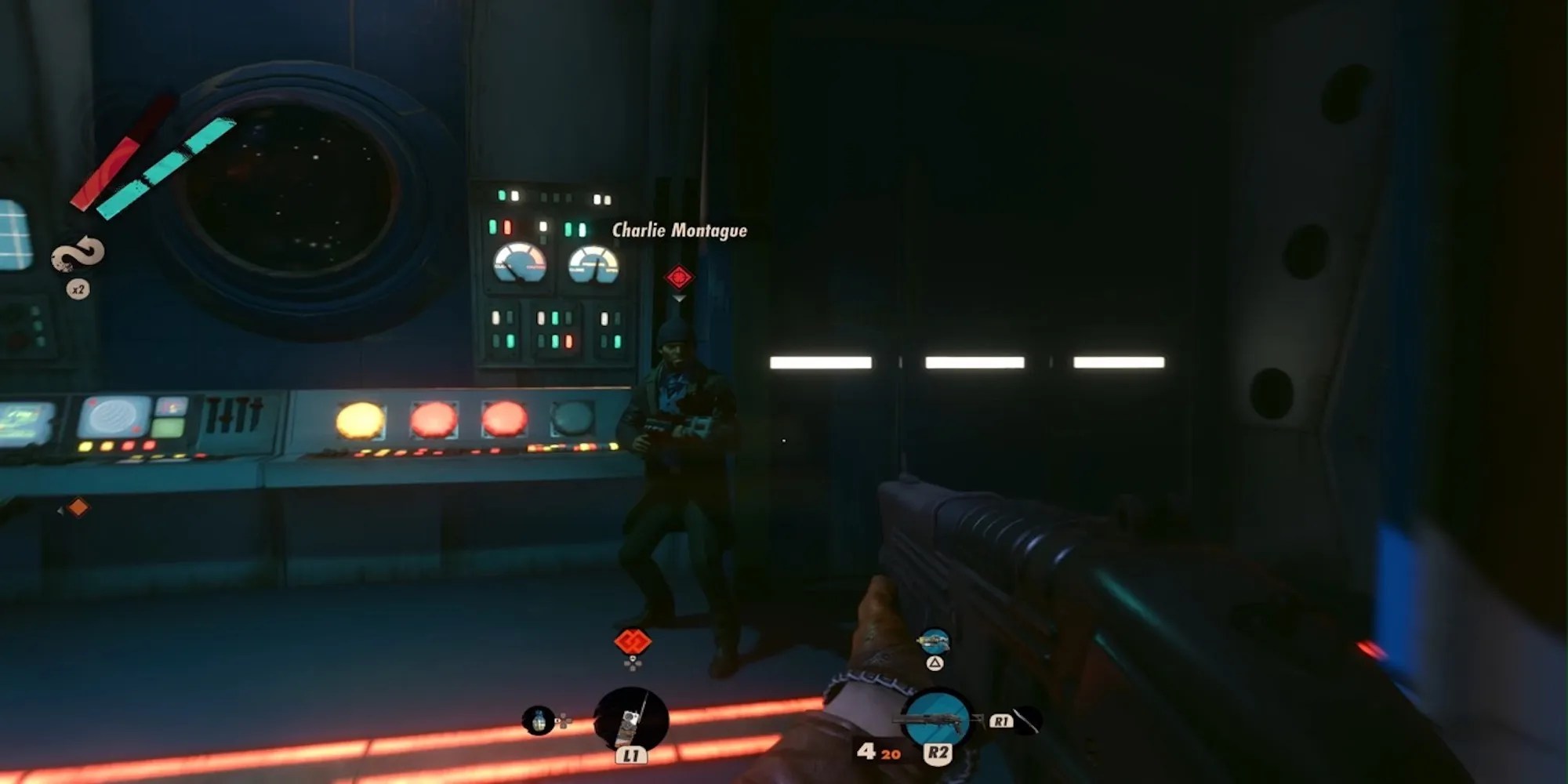Click the orange objective marker on the left wall
This screenshot has height=784, width=1568.
click(x=78, y=507)
